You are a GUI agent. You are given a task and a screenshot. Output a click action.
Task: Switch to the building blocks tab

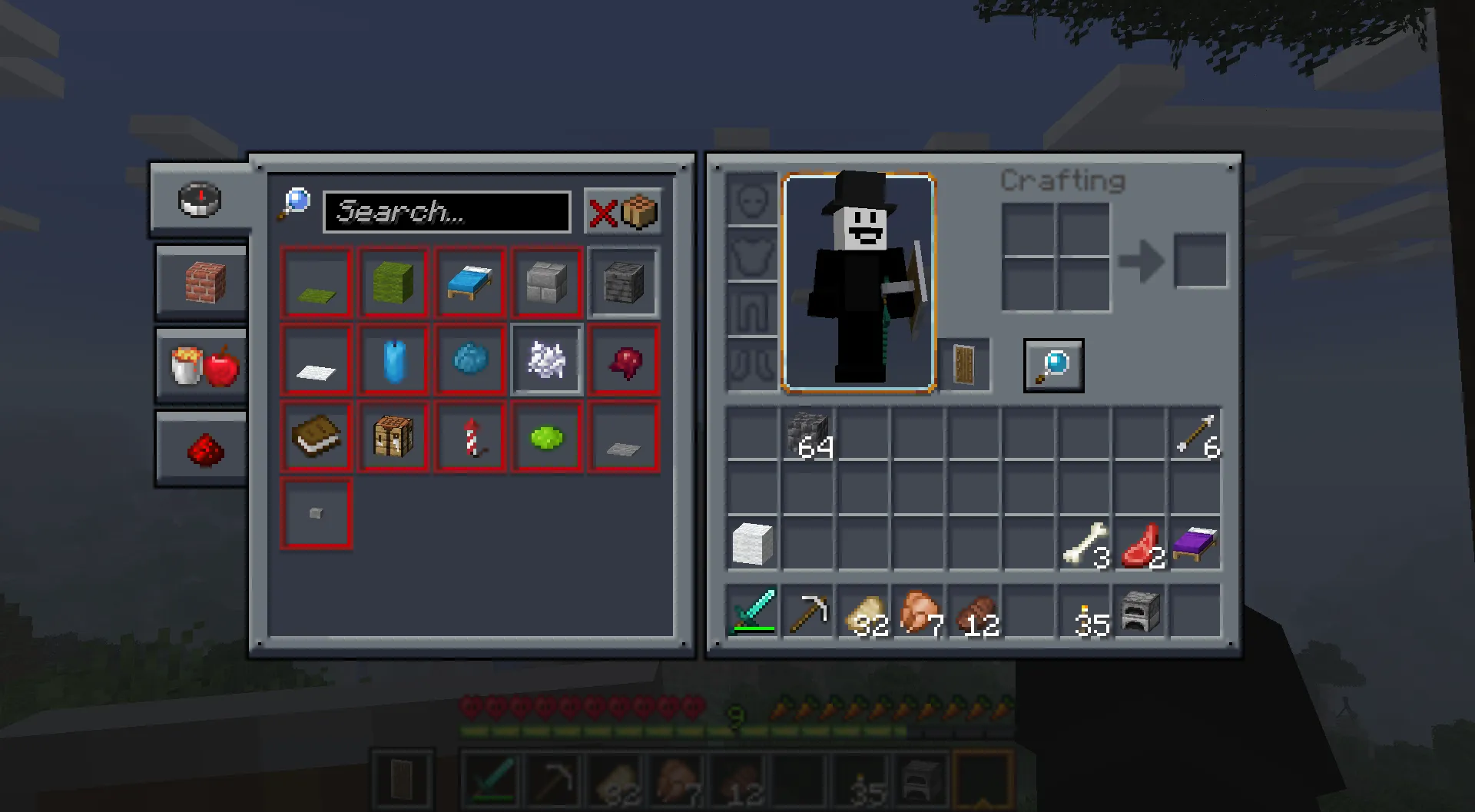tap(201, 282)
